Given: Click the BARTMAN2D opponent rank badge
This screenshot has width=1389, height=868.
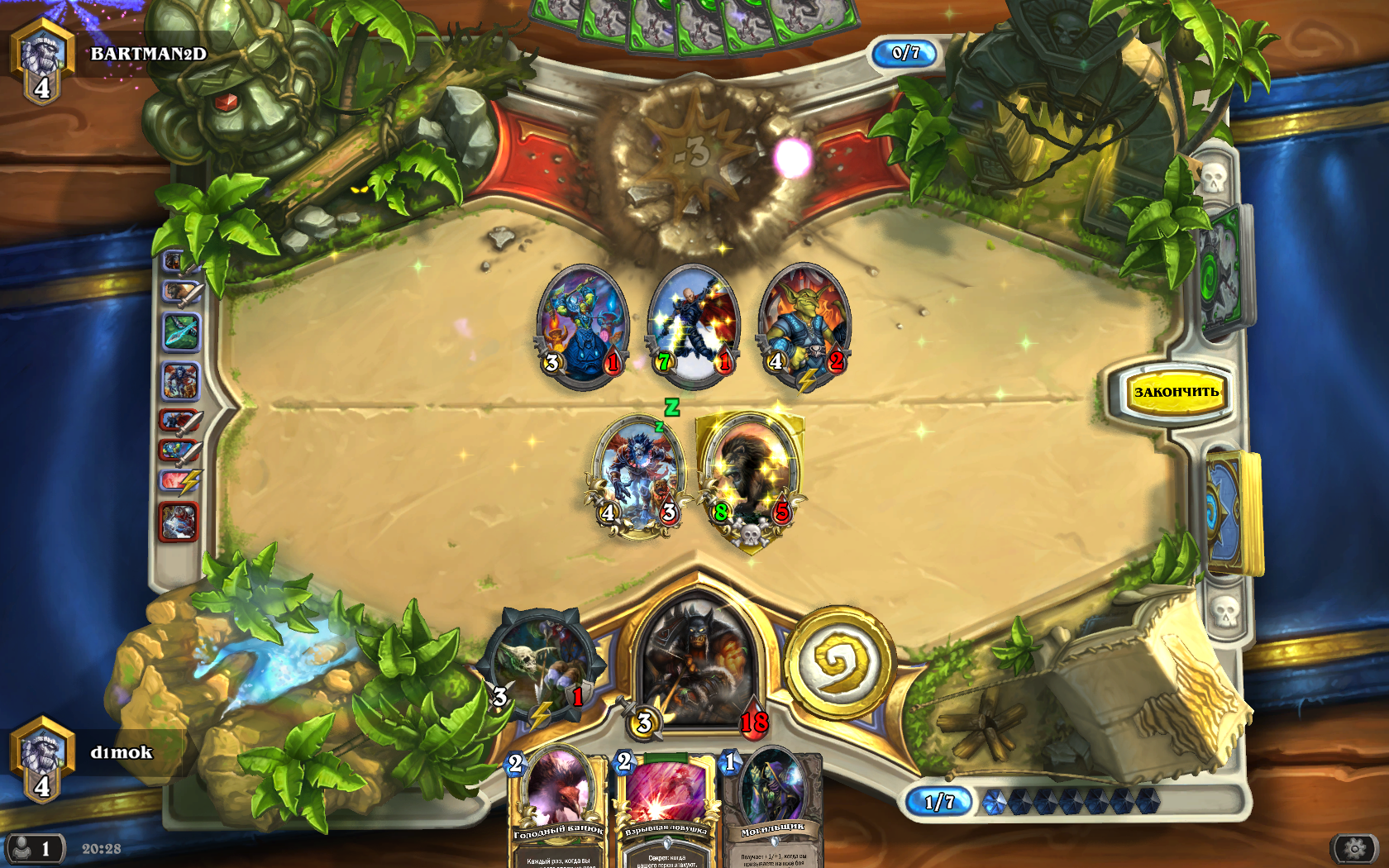Looking at the screenshot, I should click(42, 60).
